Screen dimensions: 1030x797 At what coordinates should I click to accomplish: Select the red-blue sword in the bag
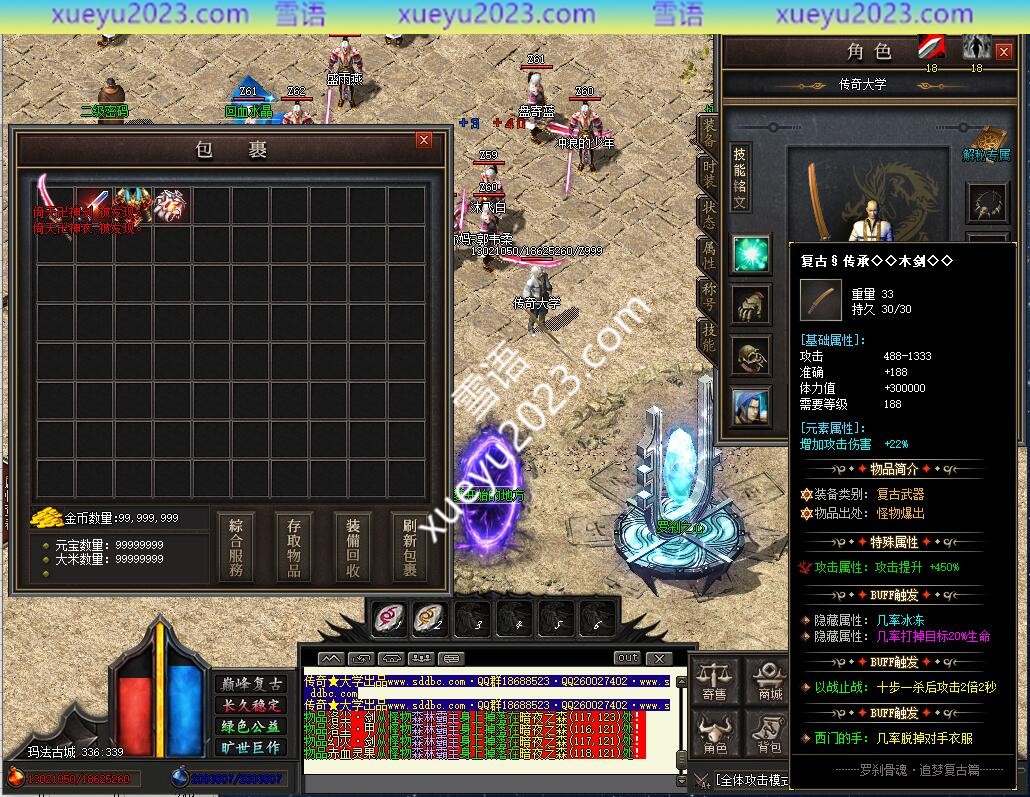point(93,205)
